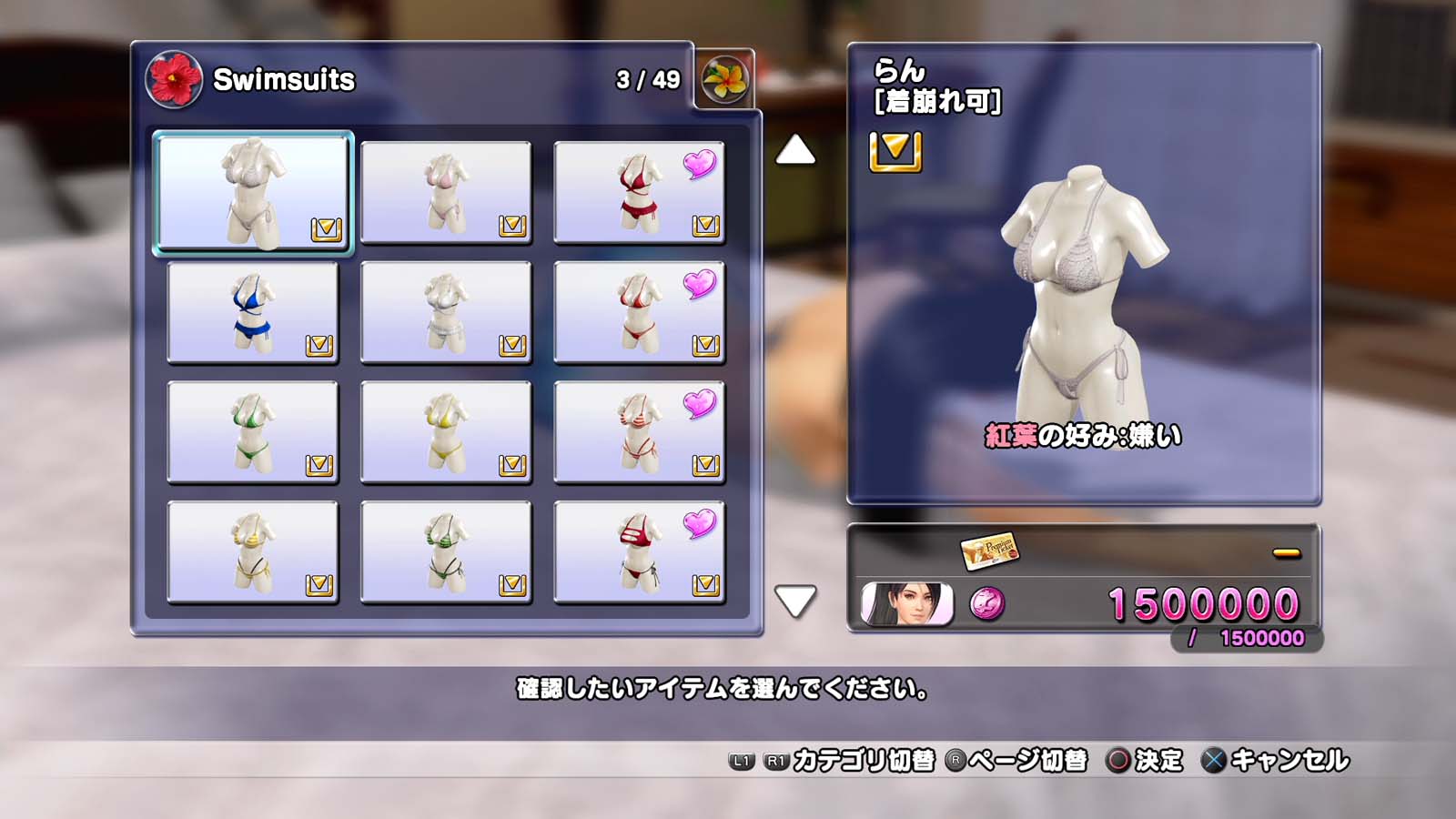The image size is (1456, 819).
Task: Pick the green striped string bikini tile
Action: (x=446, y=552)
